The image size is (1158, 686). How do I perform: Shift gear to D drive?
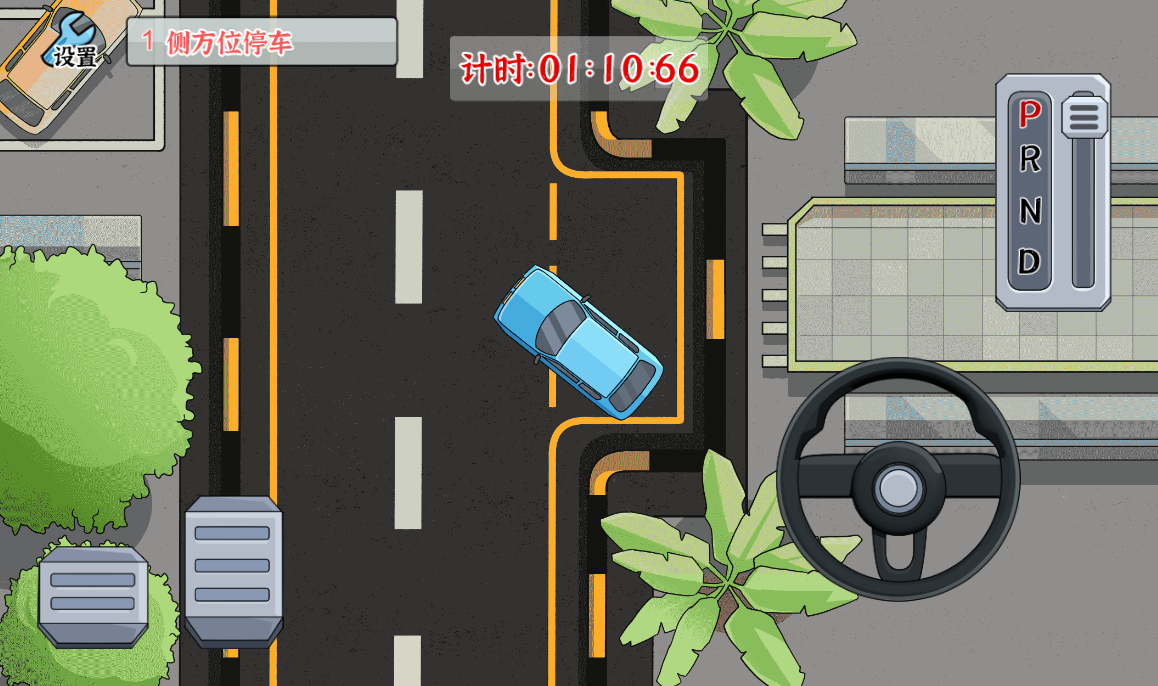pyautogui.click(x=1030, y=262)
